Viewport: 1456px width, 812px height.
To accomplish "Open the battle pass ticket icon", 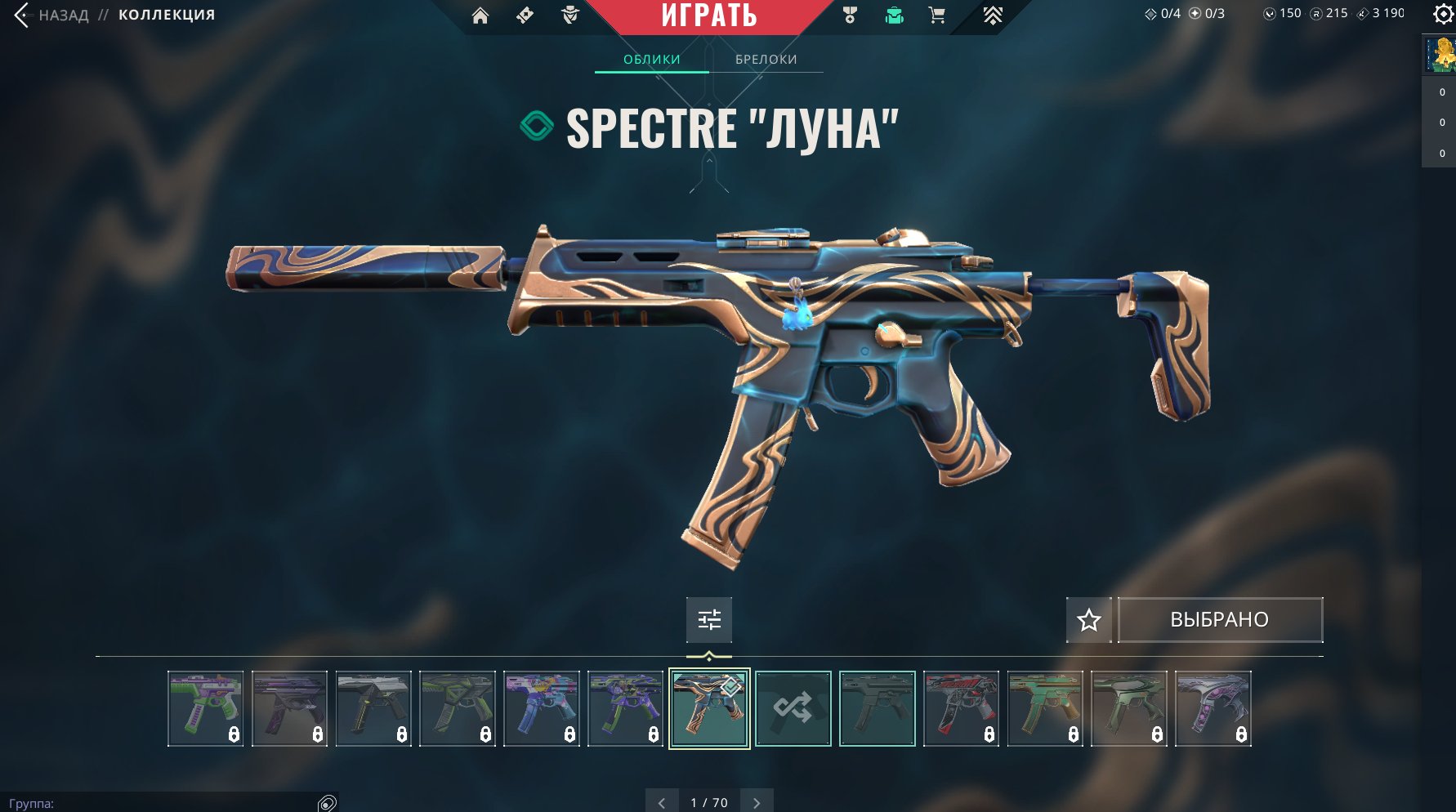I will [525, 16].
